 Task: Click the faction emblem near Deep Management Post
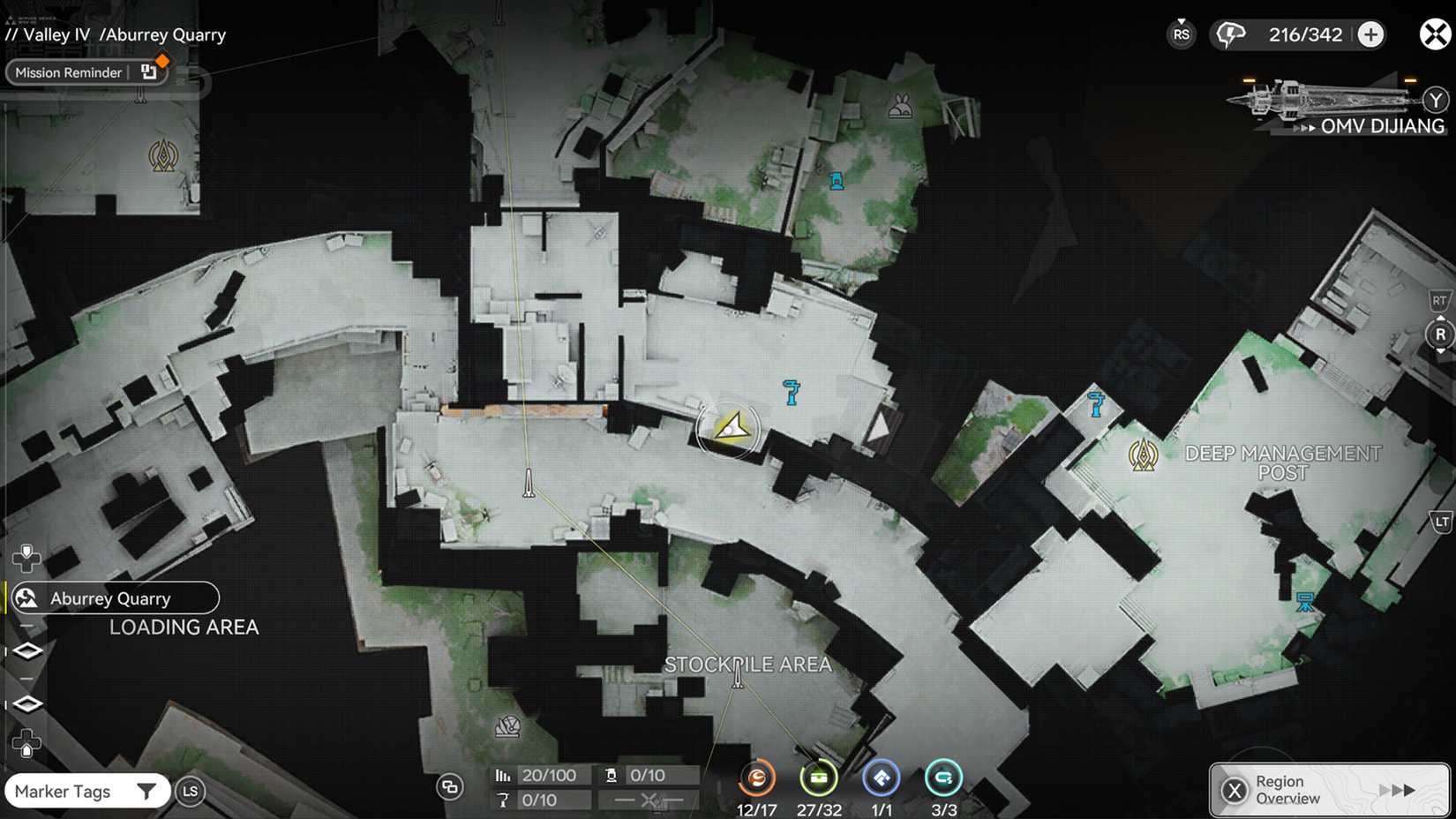[x=1145, y=454]
